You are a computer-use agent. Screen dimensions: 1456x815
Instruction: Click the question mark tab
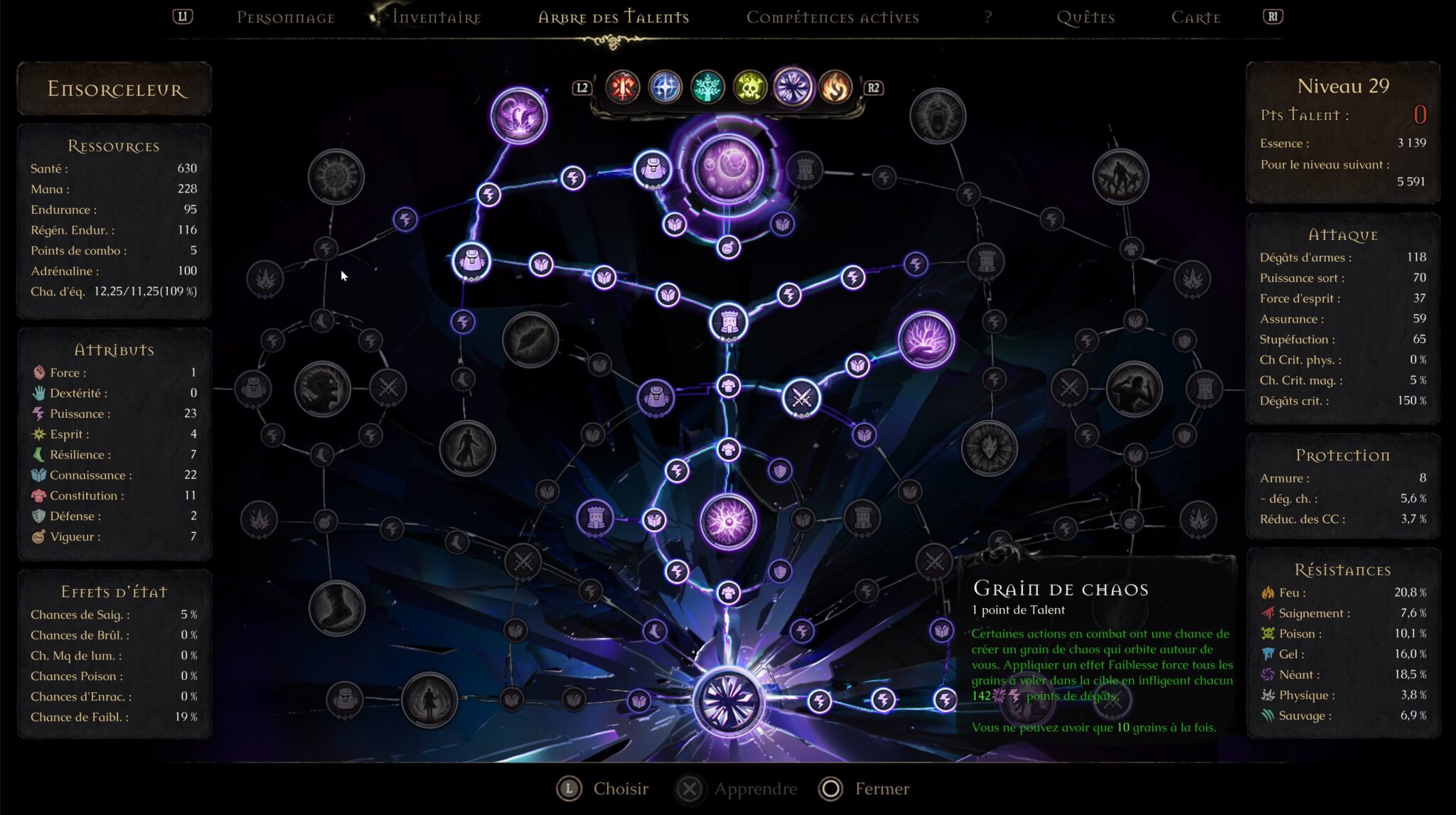[x=987, y=18]
